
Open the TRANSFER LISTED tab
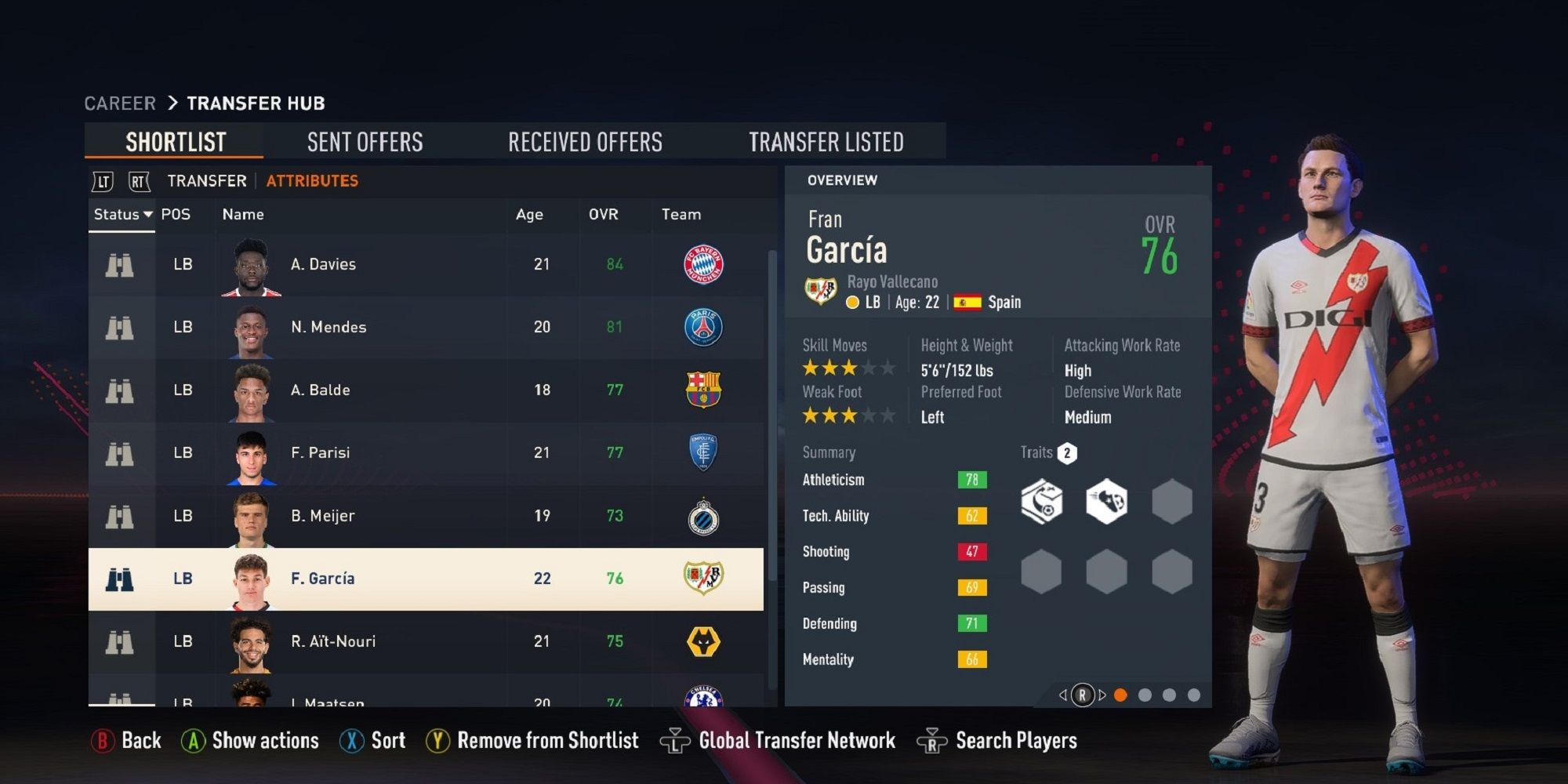click(827, 141)
